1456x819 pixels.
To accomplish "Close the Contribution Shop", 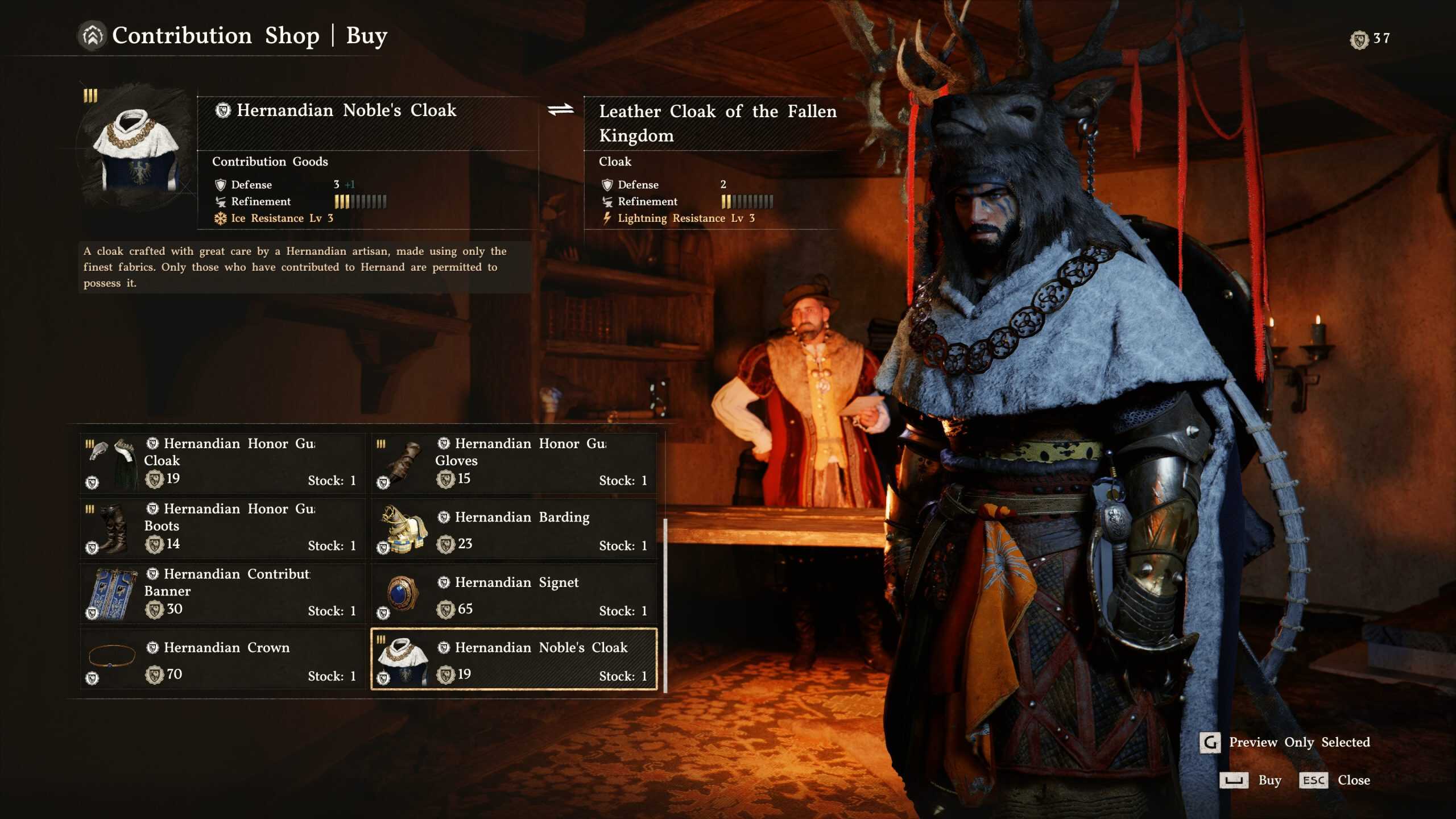I will (x=1334, y=780).
